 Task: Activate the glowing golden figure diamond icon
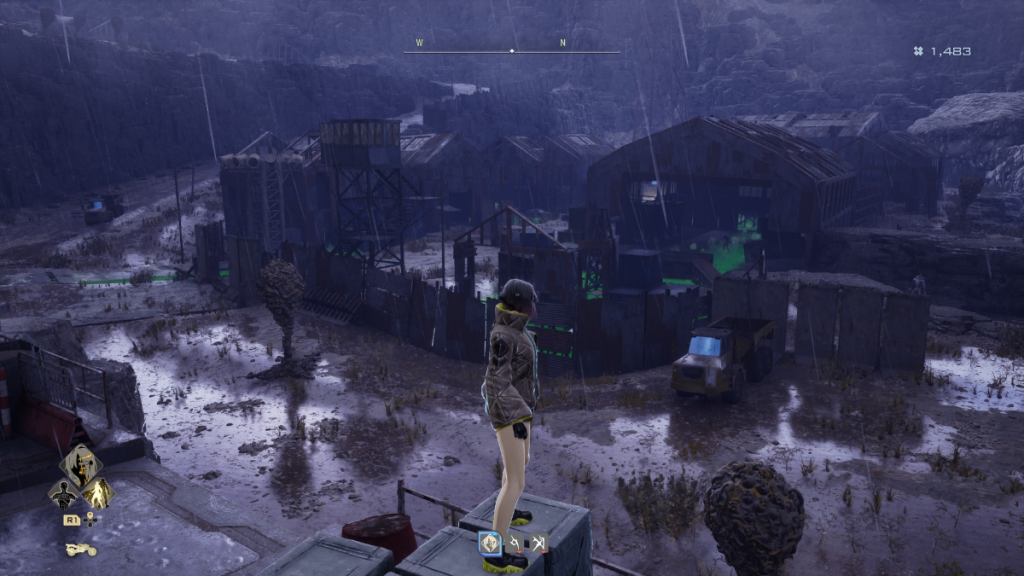pos(98,493)
